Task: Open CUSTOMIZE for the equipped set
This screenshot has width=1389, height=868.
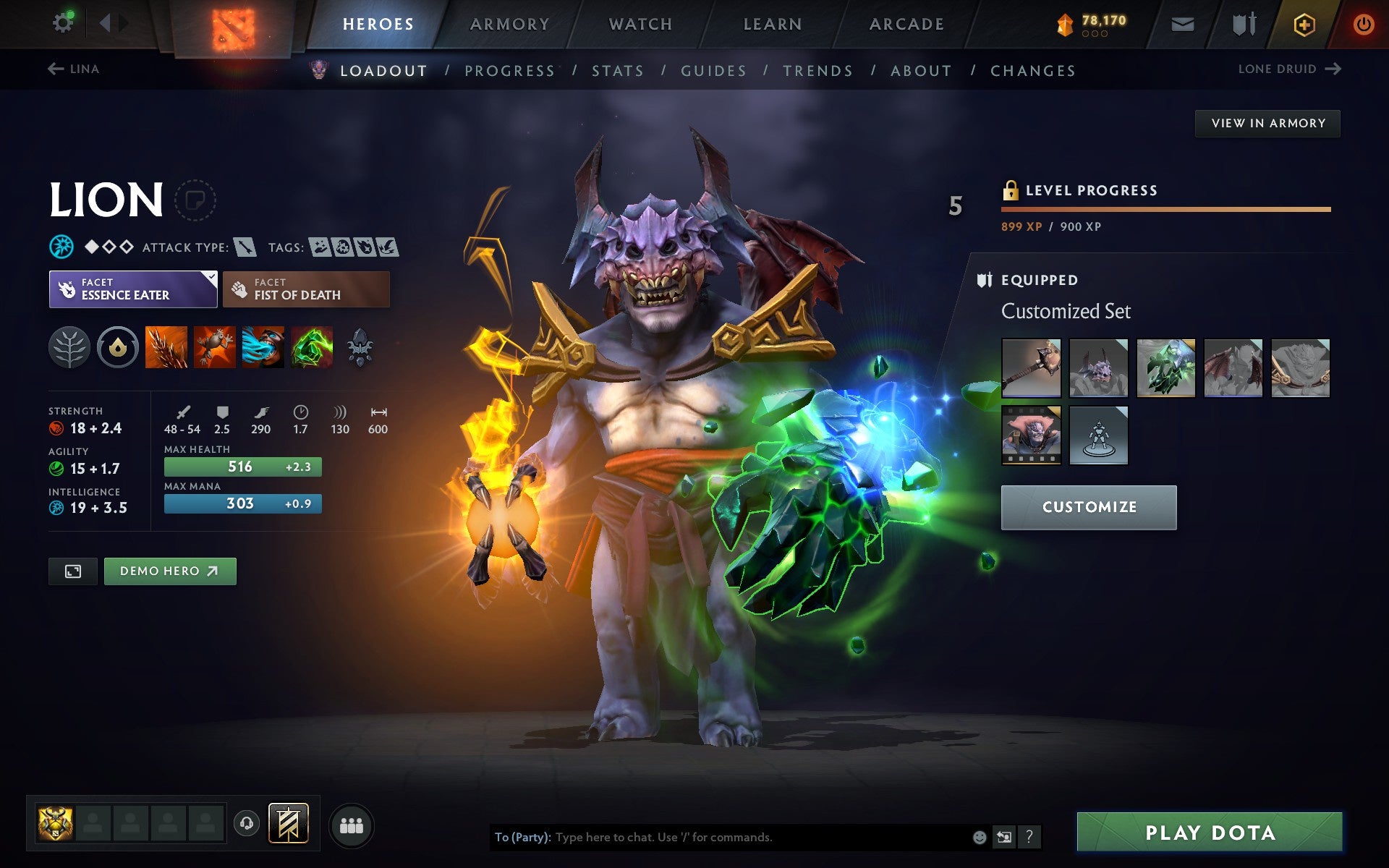Action: point(1088,507)
